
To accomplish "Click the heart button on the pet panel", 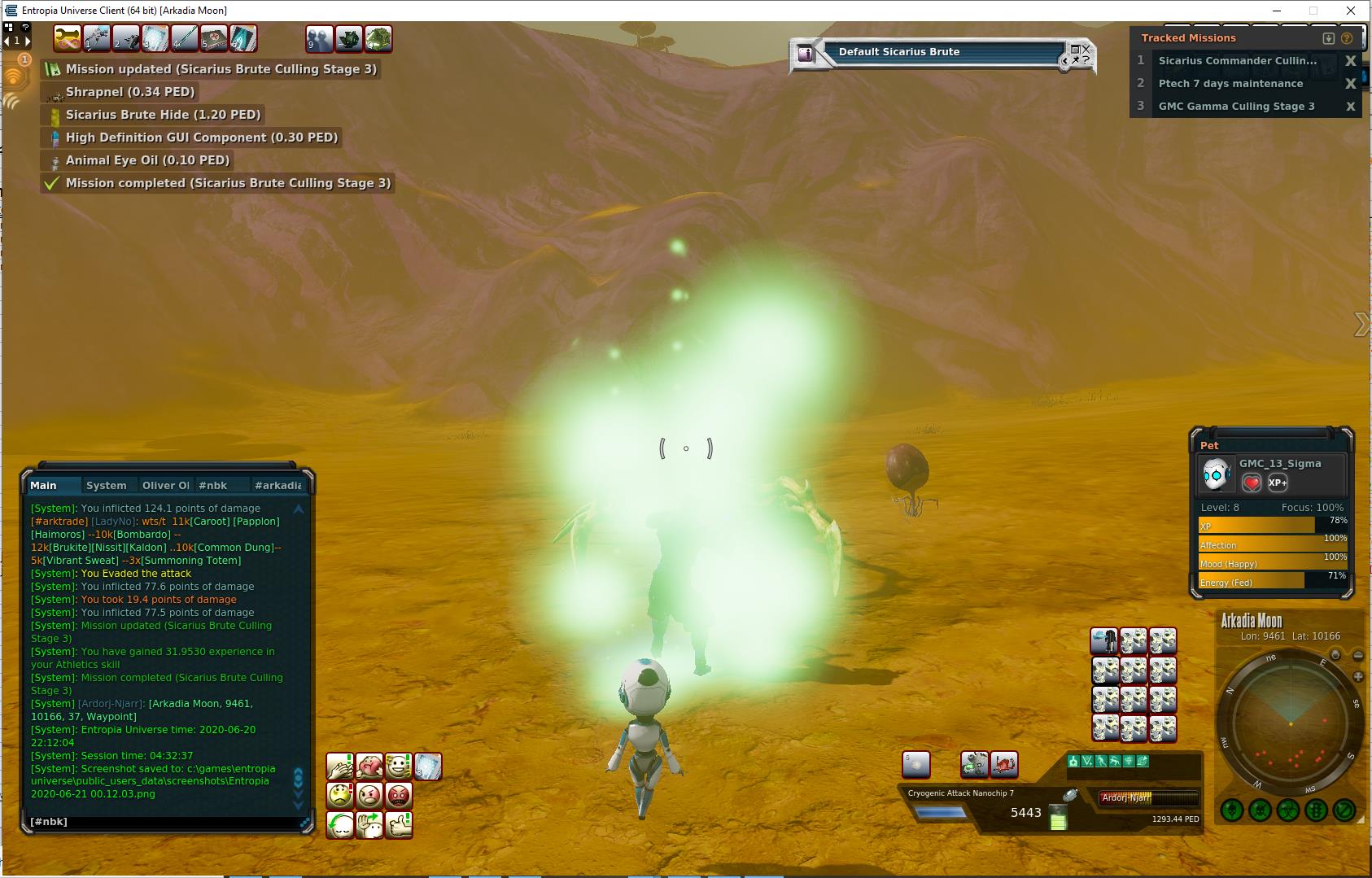I will click(1252, 483).
